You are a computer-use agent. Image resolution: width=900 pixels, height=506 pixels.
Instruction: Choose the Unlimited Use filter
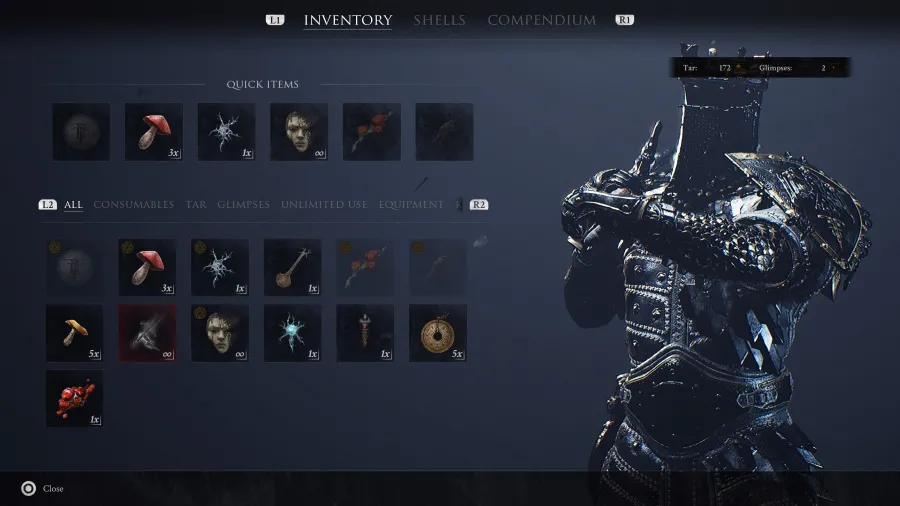point(324,205)
